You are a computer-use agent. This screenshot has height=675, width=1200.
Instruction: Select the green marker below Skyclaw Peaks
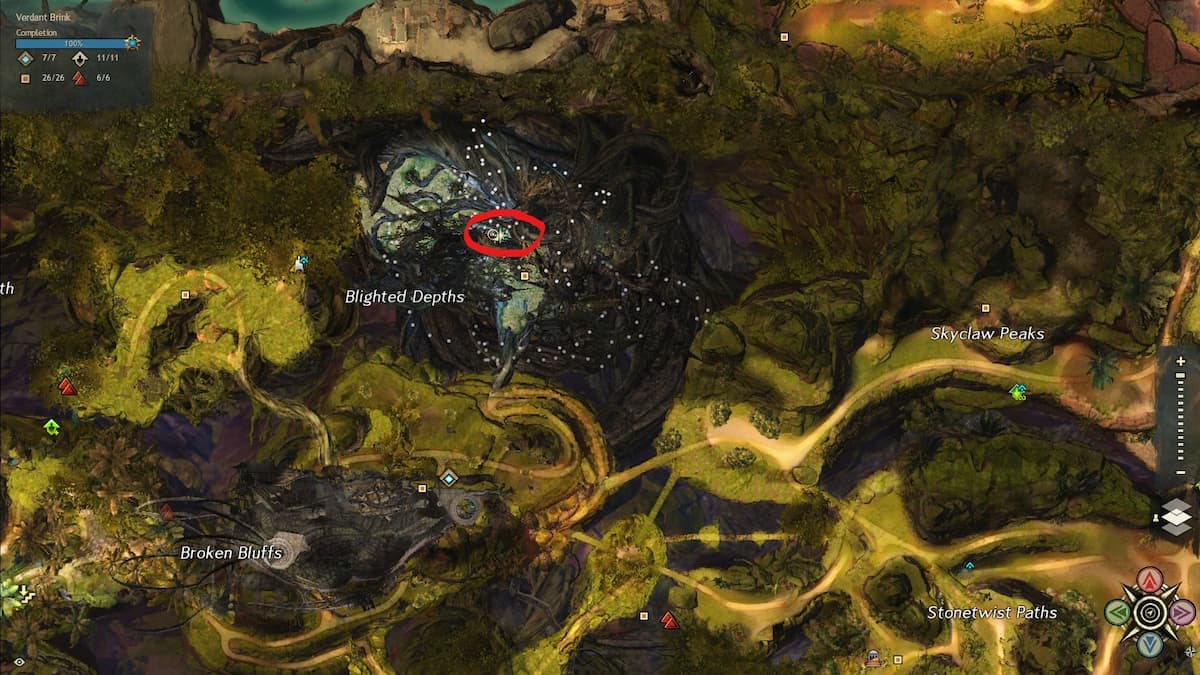pyautogui.click(x=1019, y=392)
